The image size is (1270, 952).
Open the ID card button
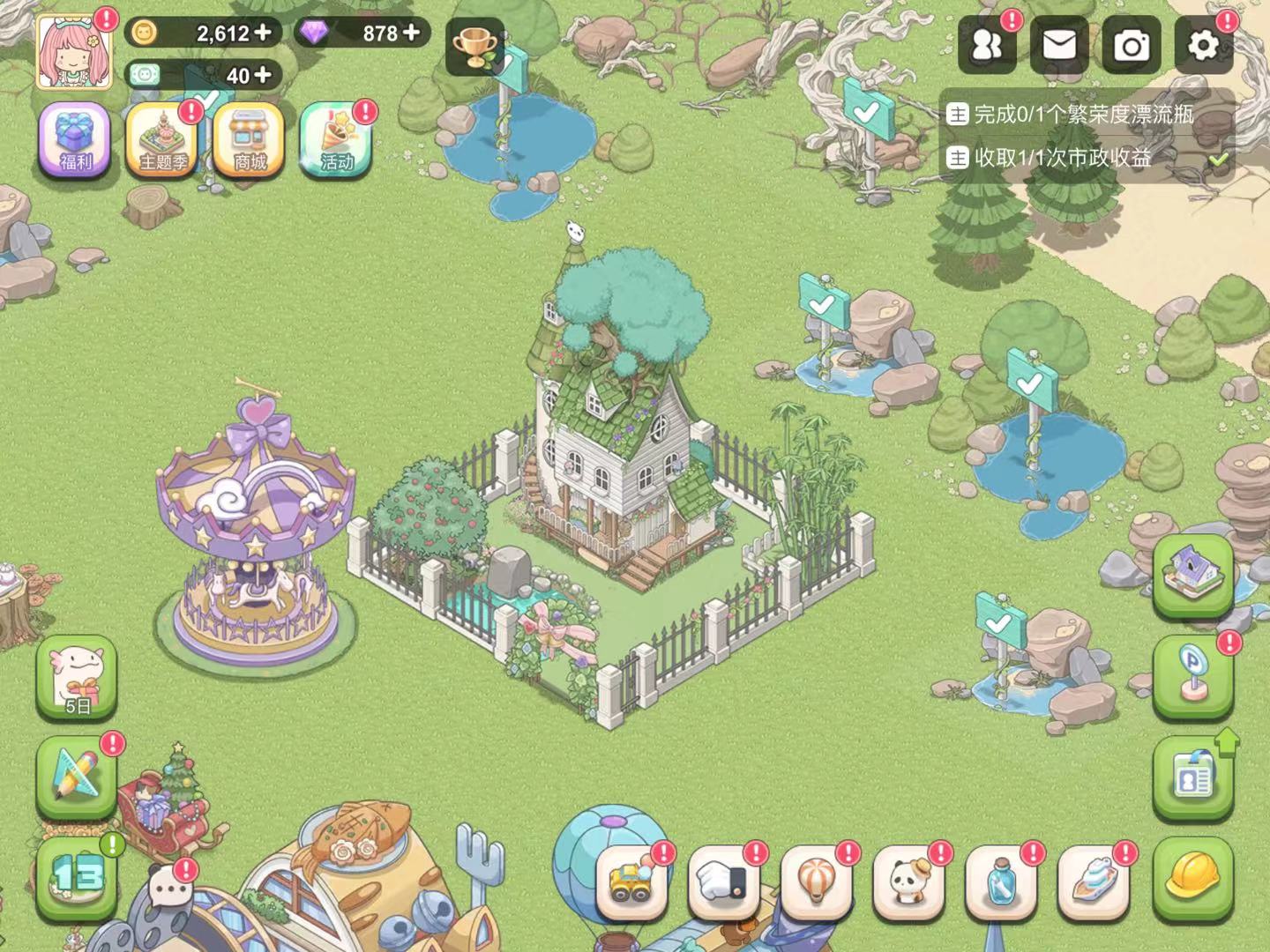(x=1192, y=777)
